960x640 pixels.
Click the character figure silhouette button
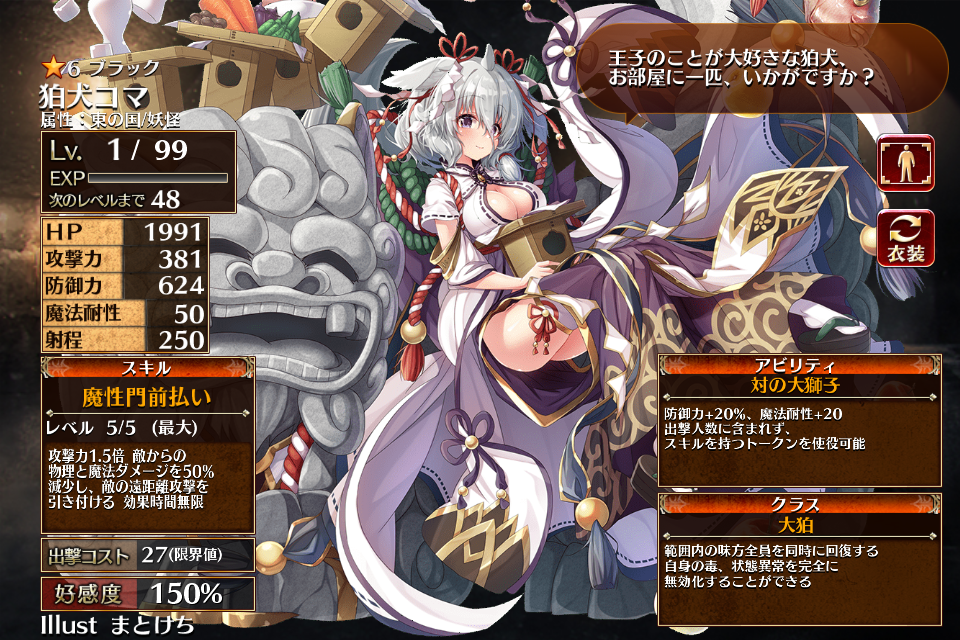tap(906, 163)
